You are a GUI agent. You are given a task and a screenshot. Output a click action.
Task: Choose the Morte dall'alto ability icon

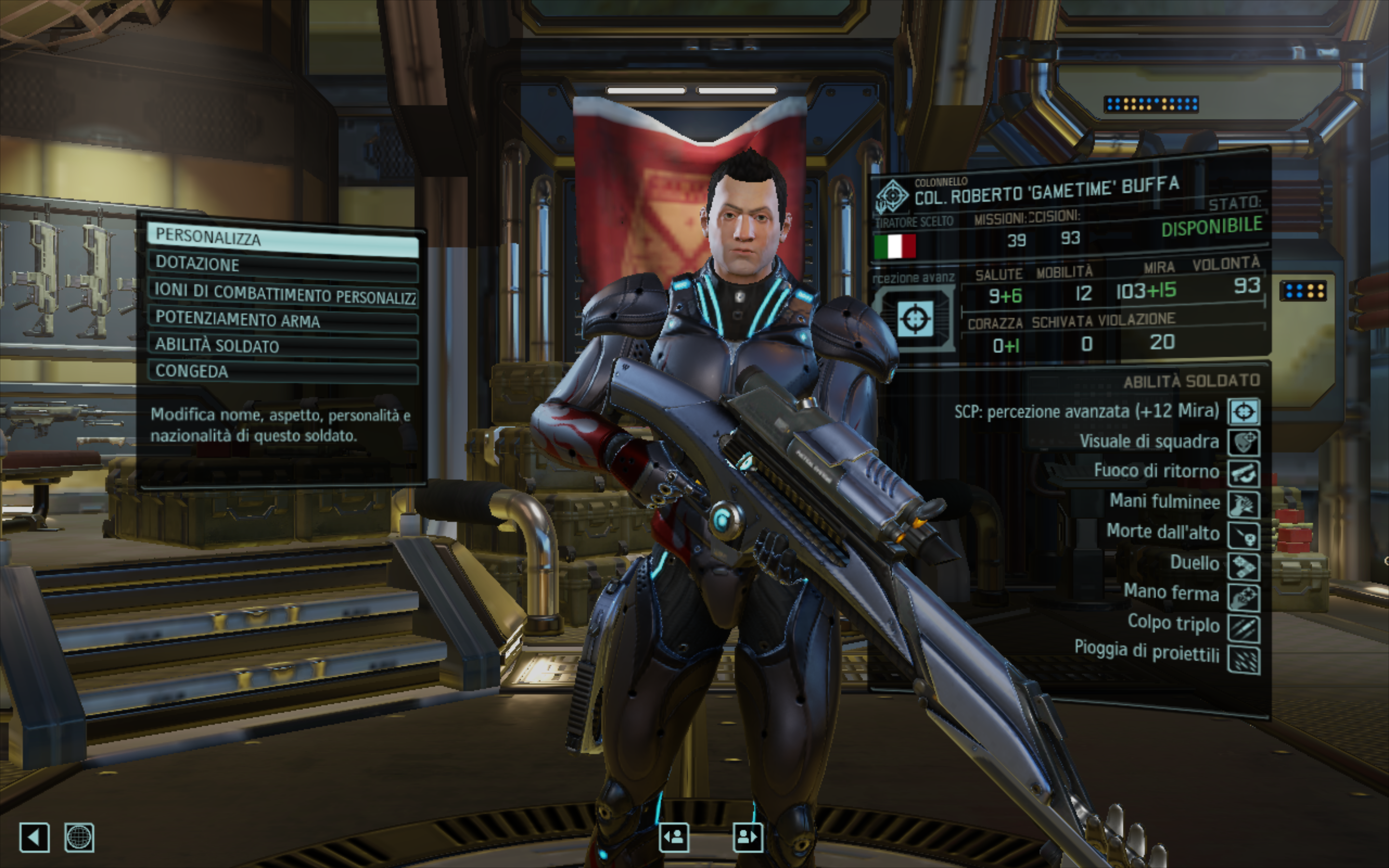[1243, 536]
